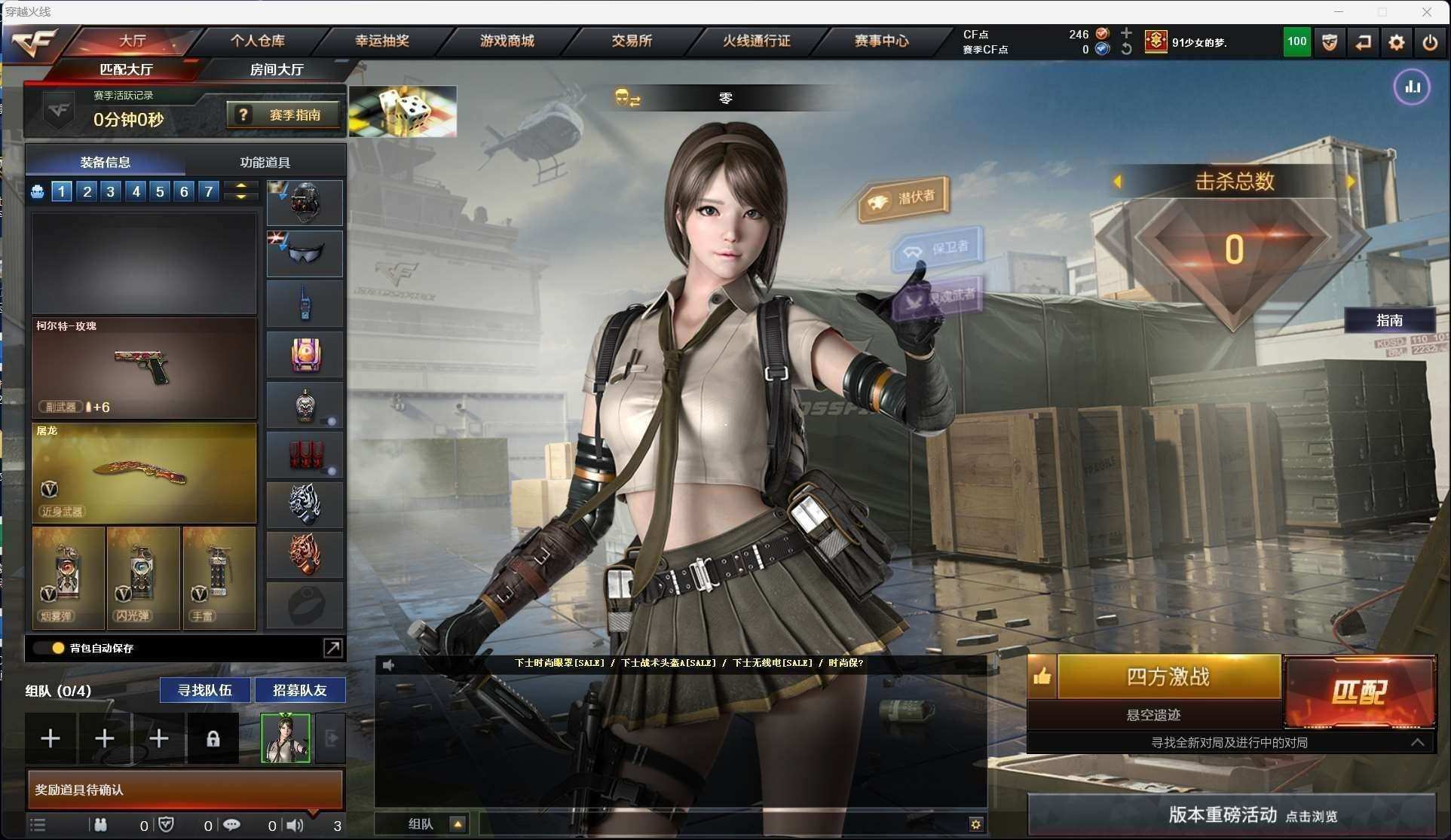
Task: Open the 赛事中心 menu
Action: pos(880,41)
